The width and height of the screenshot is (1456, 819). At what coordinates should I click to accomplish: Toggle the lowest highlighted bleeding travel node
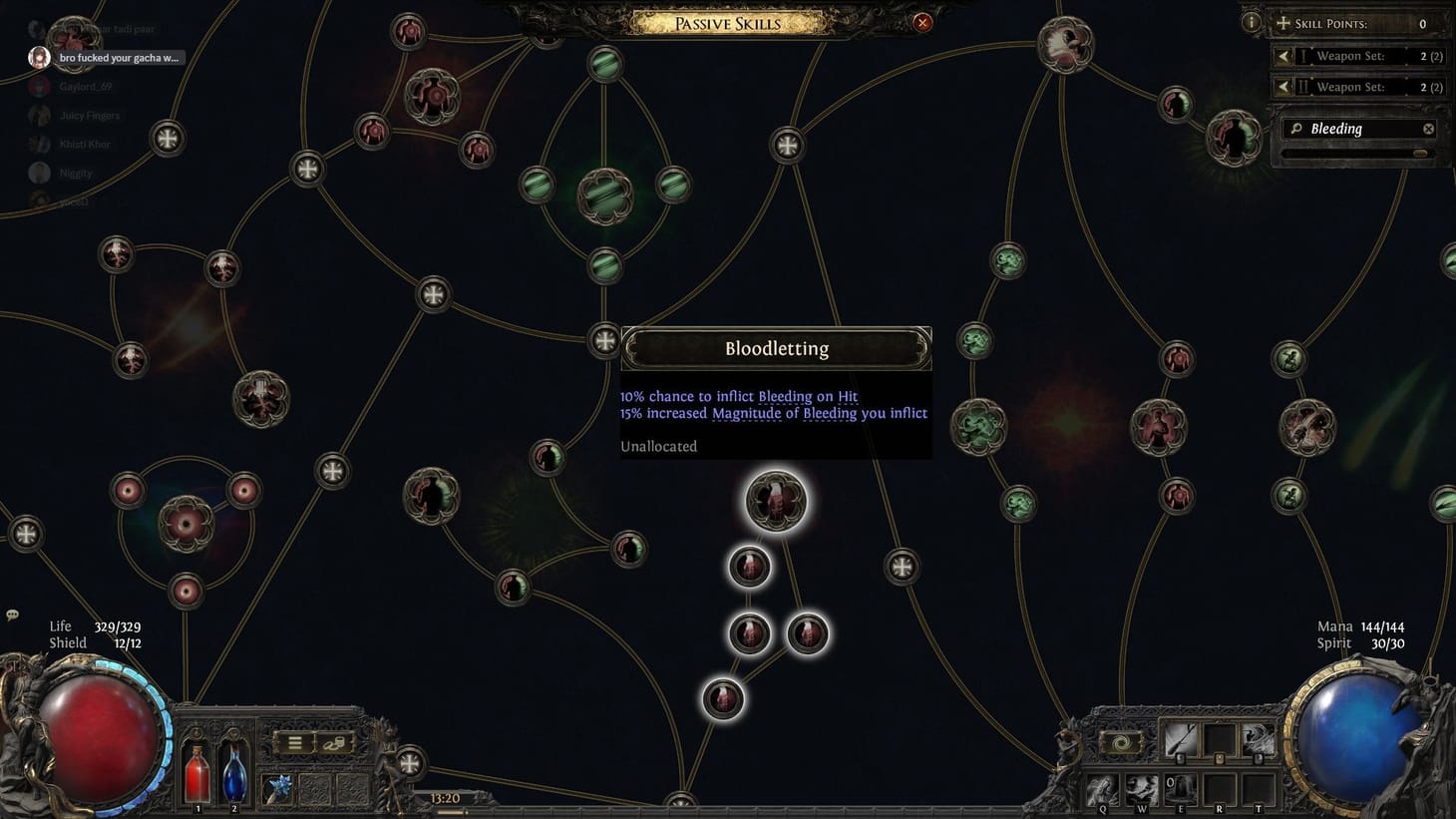(725, 699)
